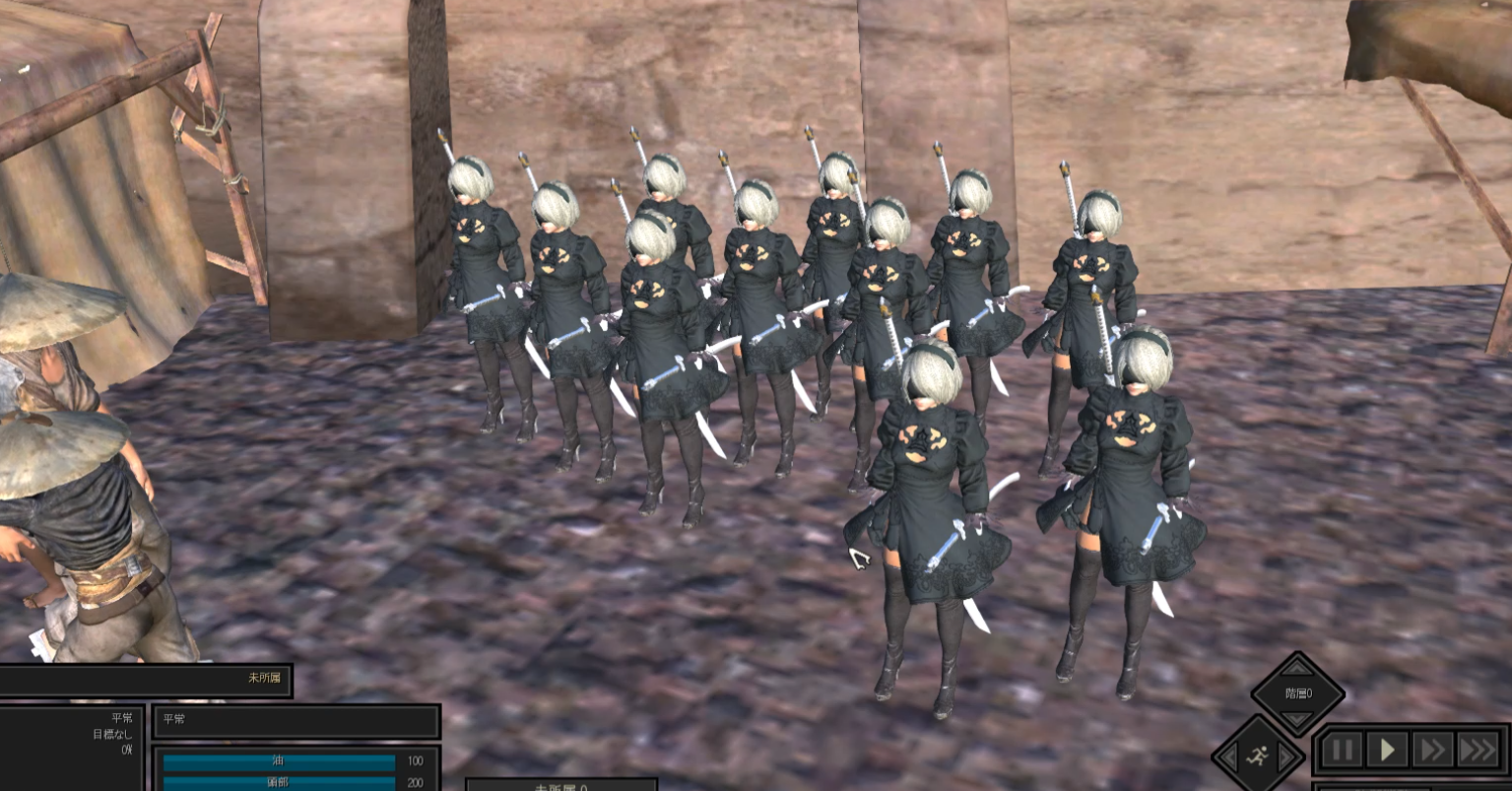This screenshot has width=1512, height=791.
Task: Click the down arrow on the 階層0 diamond
Action: tap(1297, 718)
